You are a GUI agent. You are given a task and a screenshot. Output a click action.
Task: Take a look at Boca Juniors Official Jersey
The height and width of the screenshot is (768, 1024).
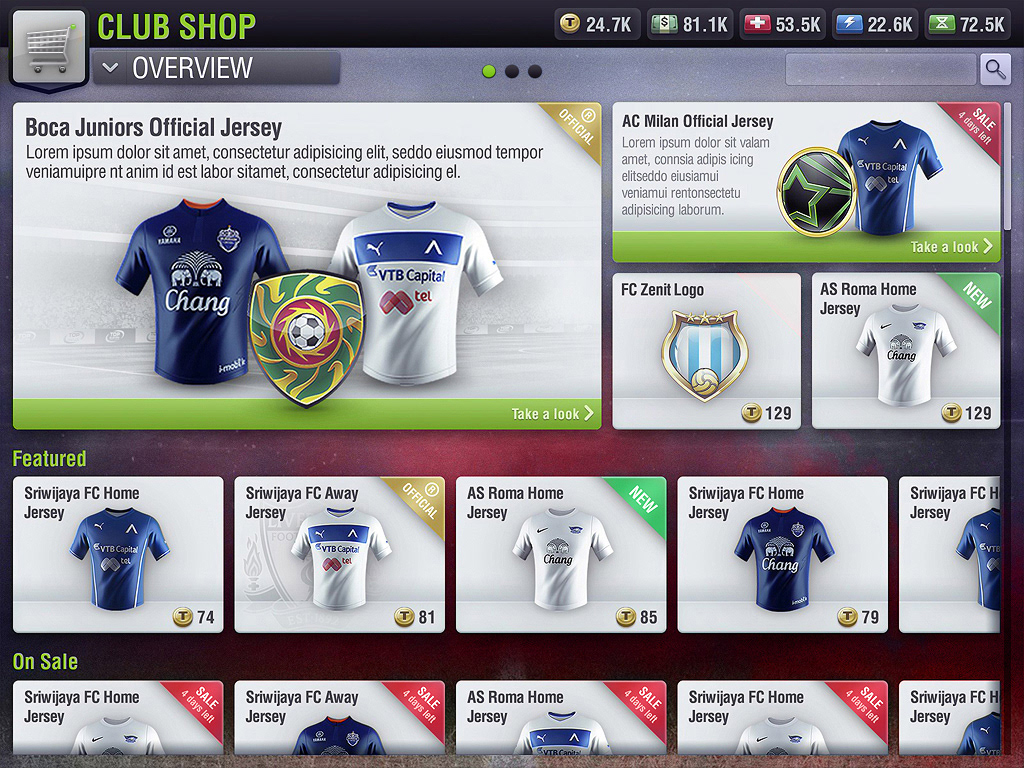pyautogui.click(x=552, y=413)
